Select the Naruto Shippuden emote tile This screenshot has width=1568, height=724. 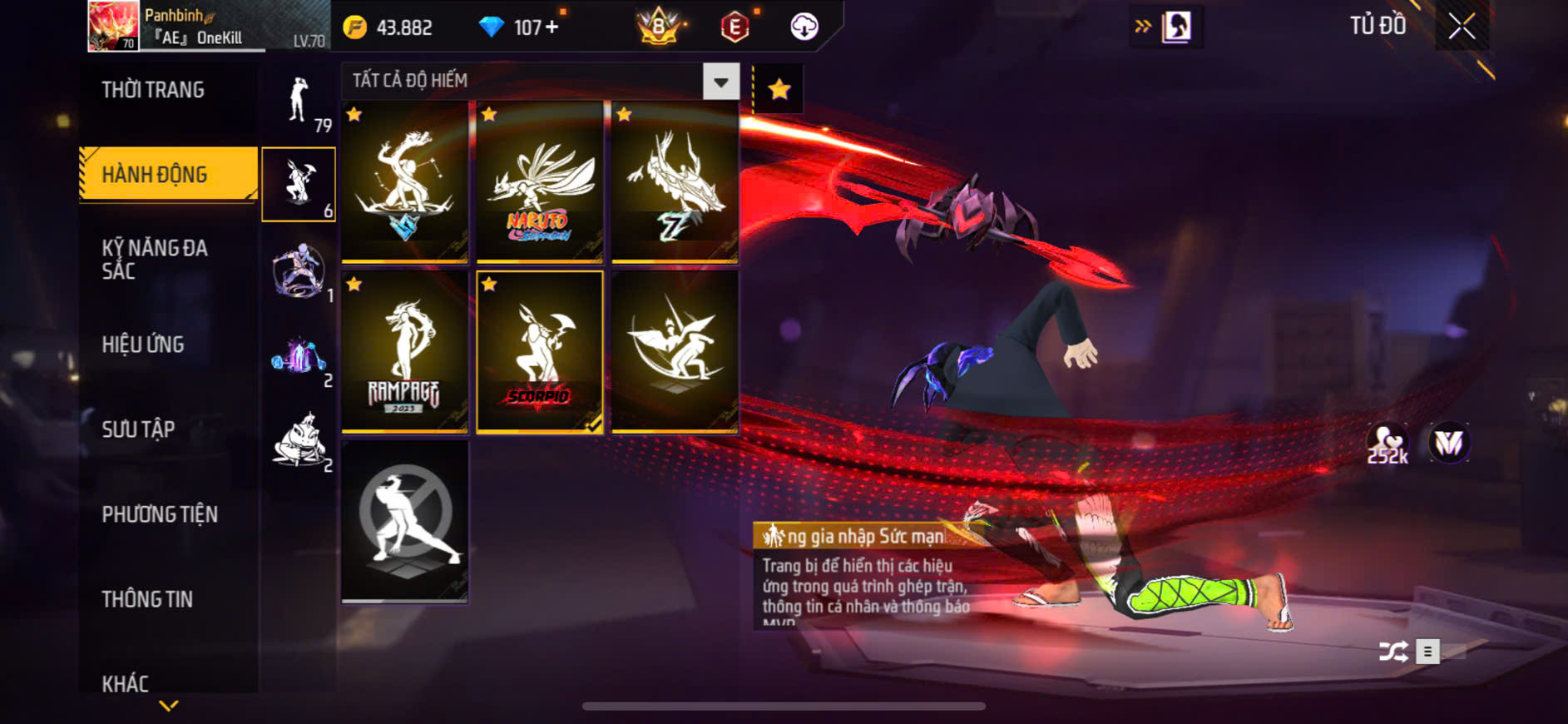pos(539,182)
